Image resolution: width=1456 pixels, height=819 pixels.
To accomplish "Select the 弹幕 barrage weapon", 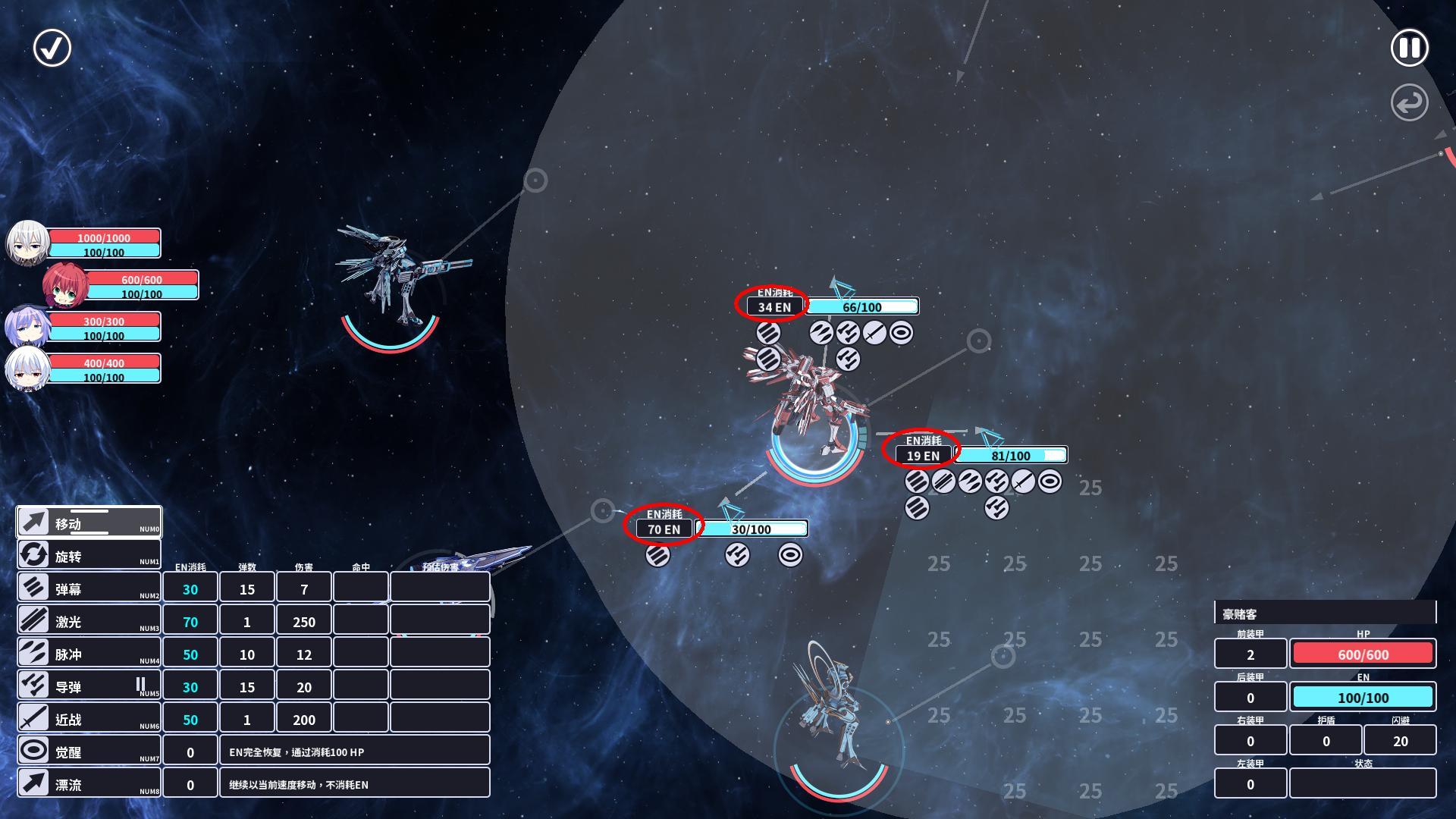I will point(89,588).
